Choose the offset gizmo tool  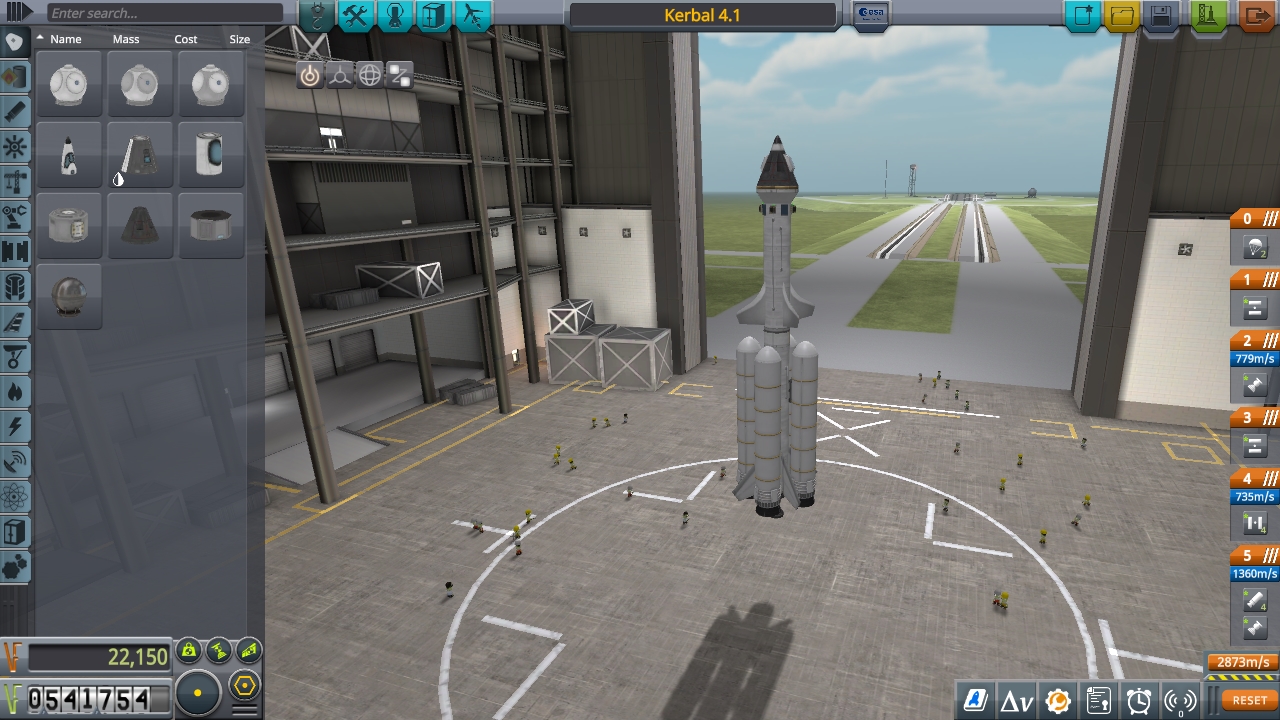coord(340,75)
